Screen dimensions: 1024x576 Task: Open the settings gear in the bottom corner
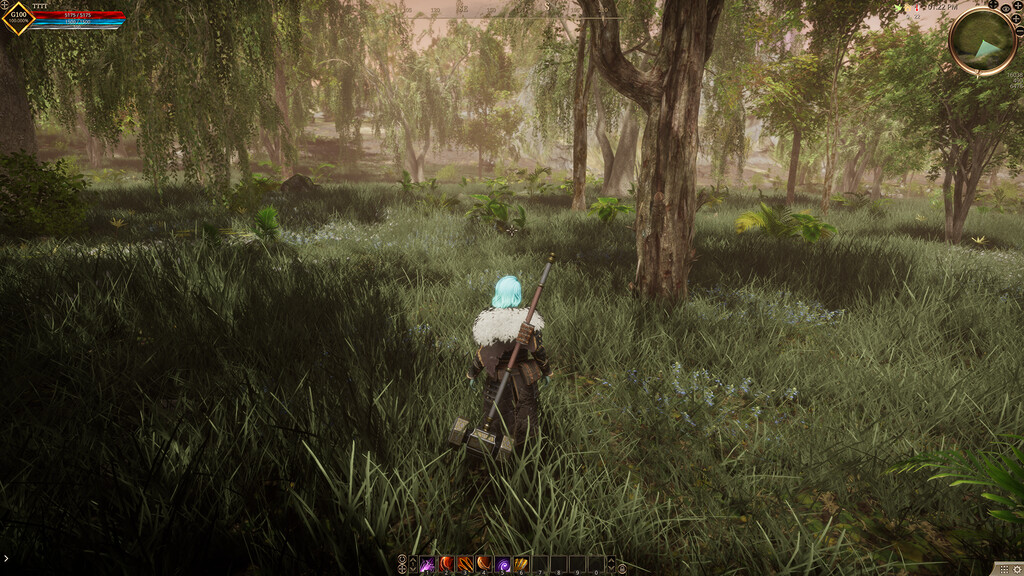point(1017,568)
